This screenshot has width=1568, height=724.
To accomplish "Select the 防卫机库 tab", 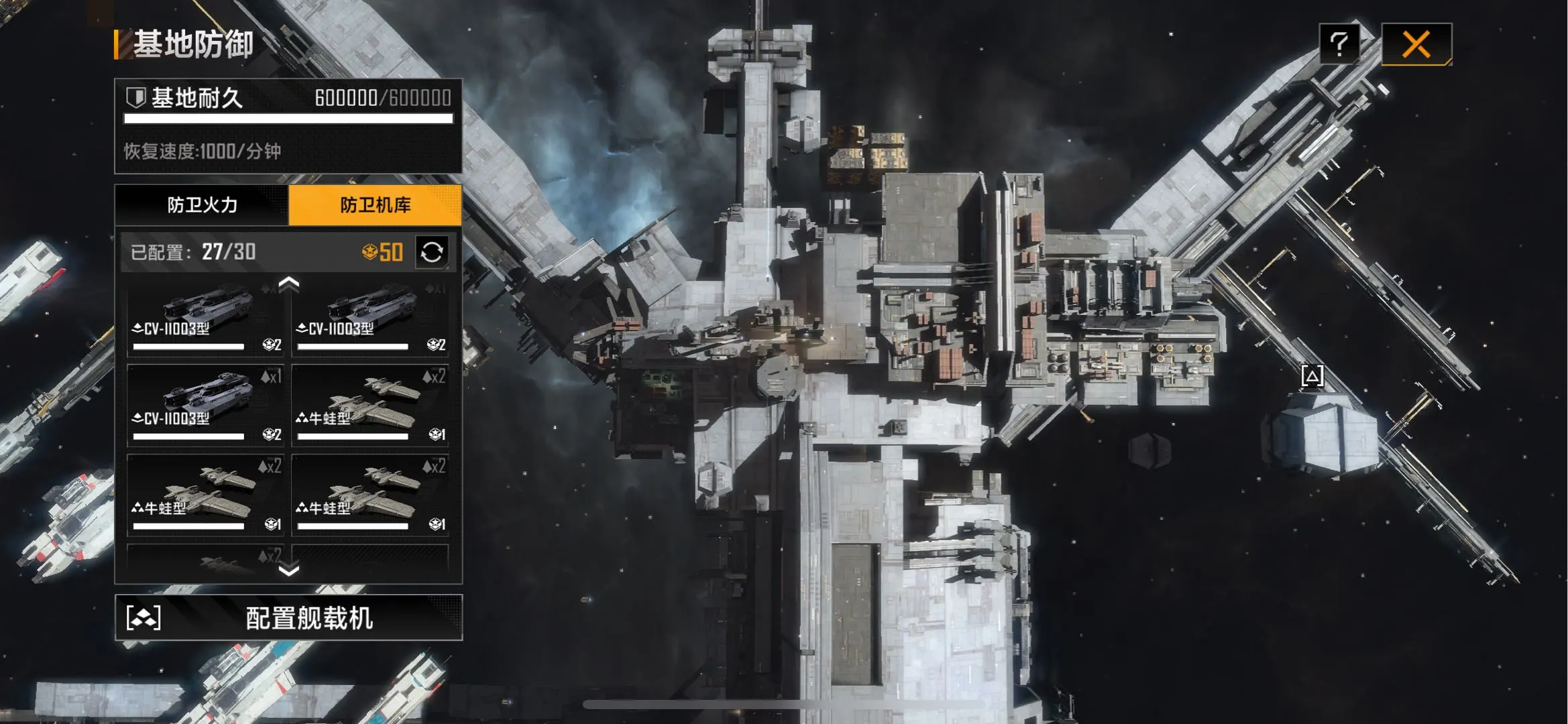I will tap(375, 205).
